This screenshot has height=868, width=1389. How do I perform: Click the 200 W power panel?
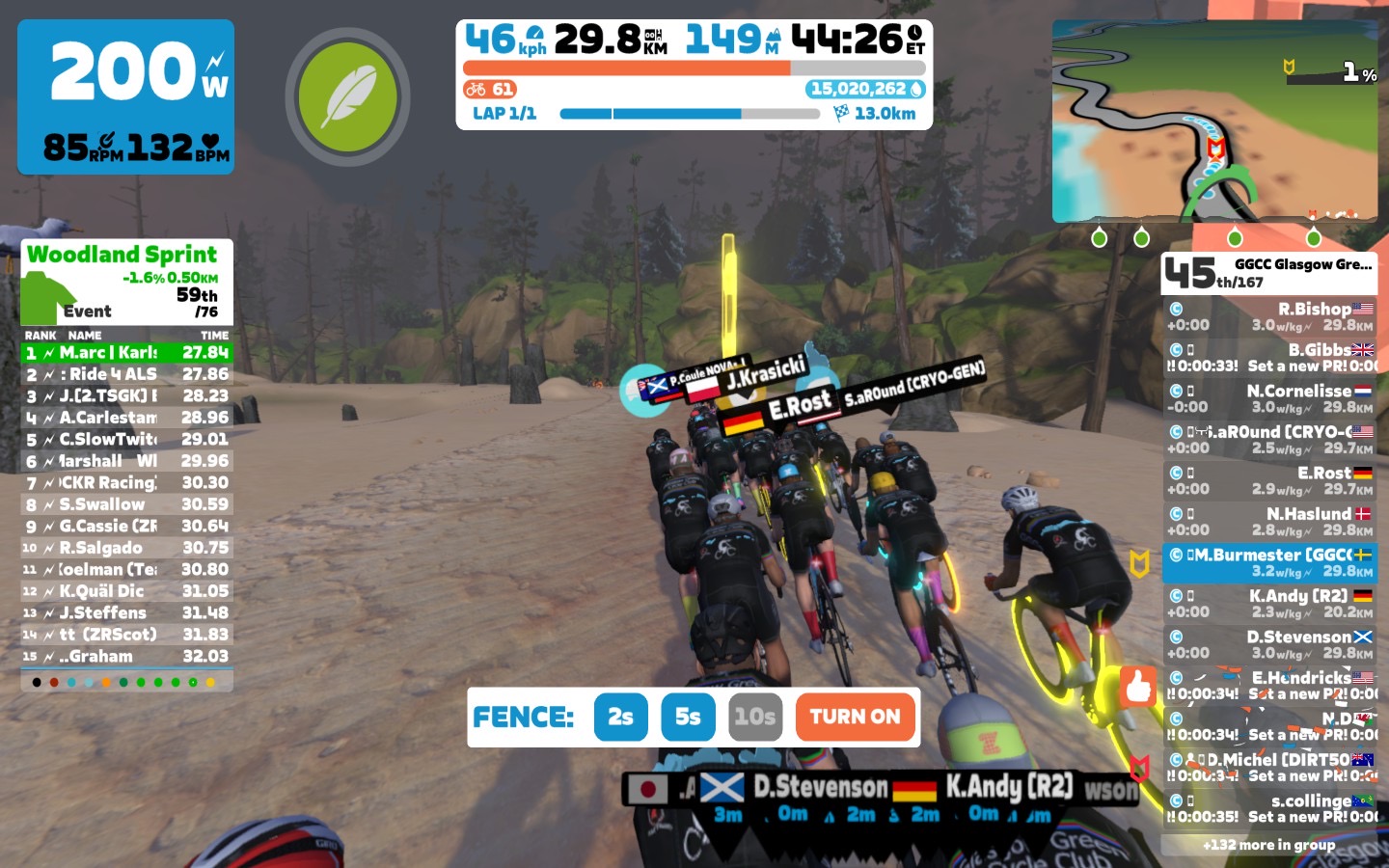(125, 96)
